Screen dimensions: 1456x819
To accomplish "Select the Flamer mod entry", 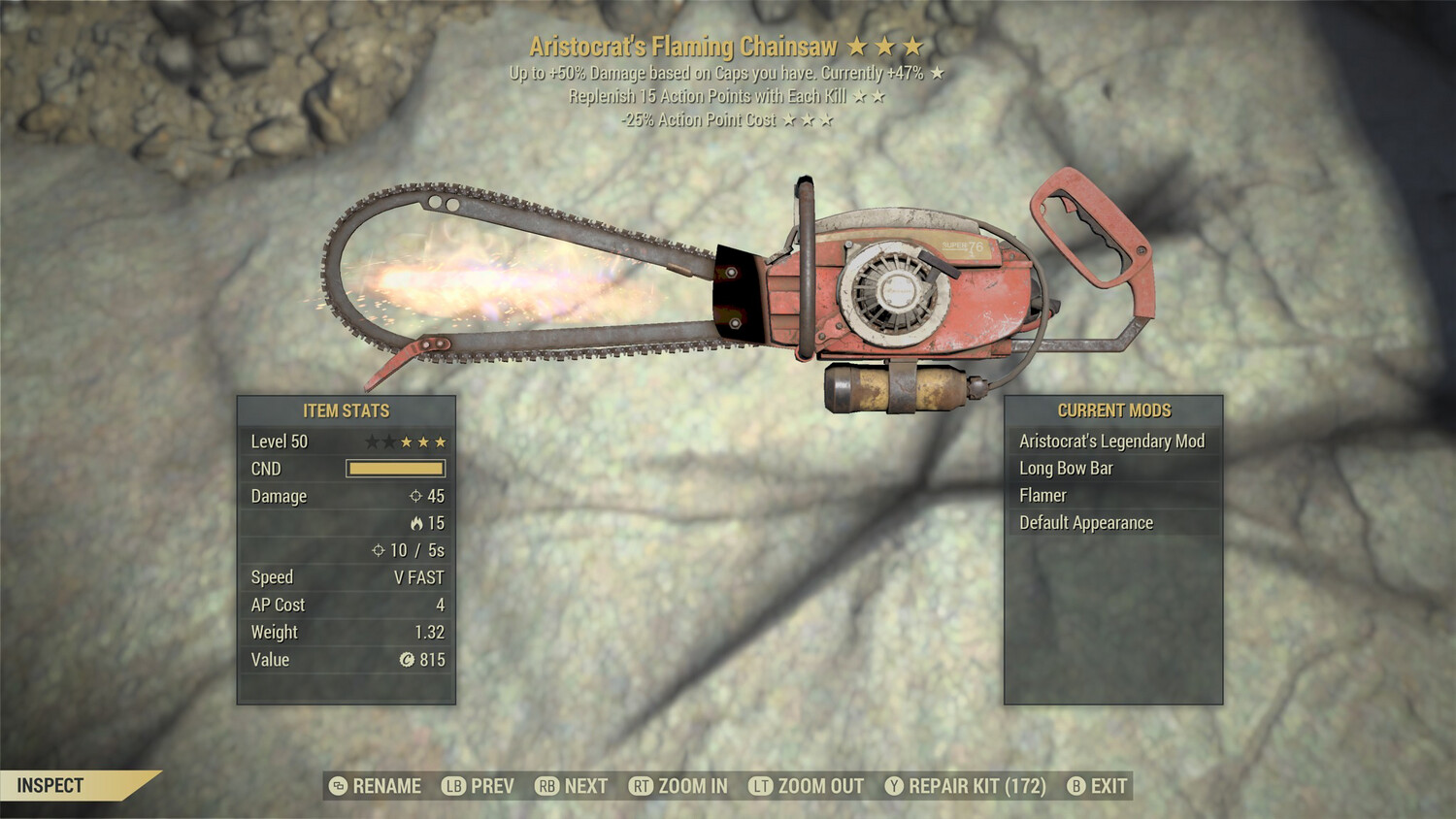I will [1042, 496].
